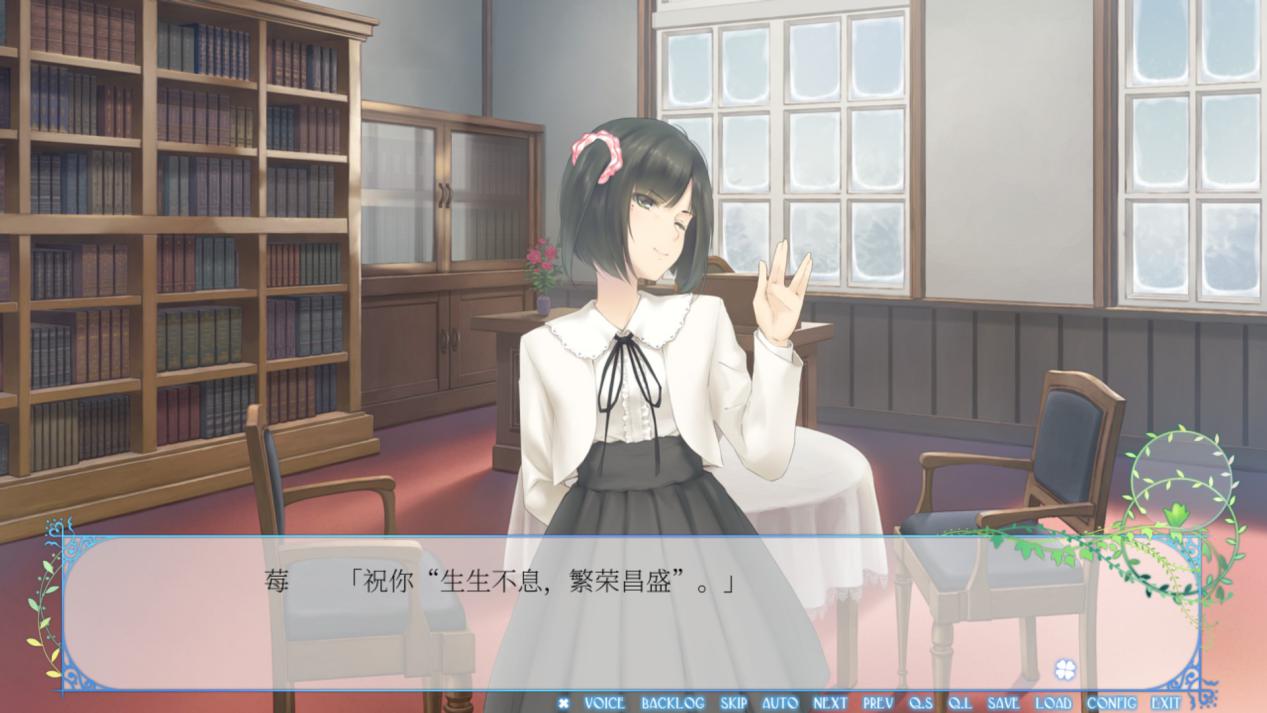Jump ahead with the NEXT button
Viewport: 1267px width, 713px height.
(830, 703)
